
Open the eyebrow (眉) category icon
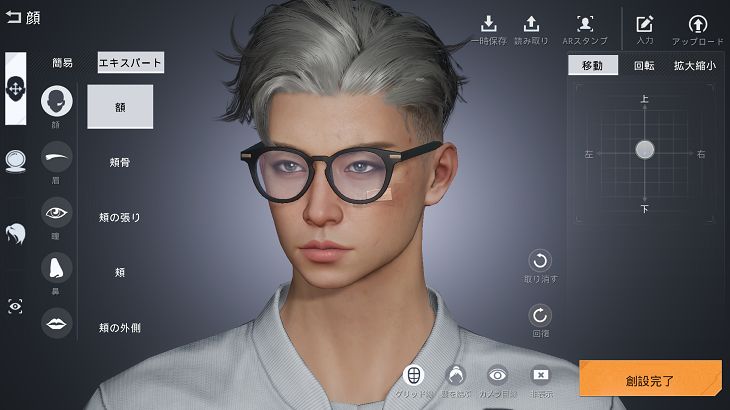pos(56,156)
